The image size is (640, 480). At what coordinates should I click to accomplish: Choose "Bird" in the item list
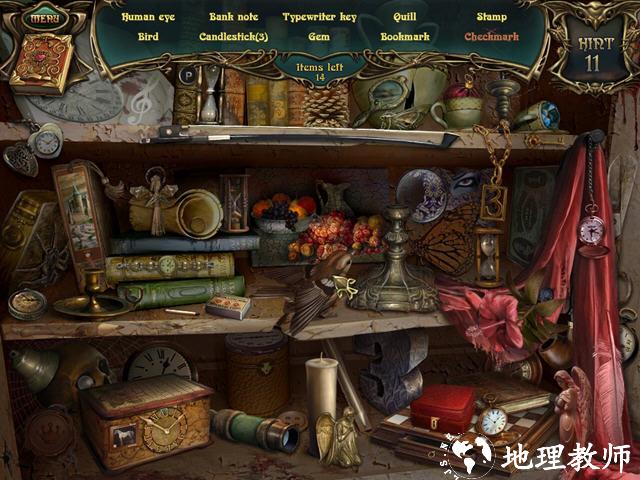[x=148, y=36]
